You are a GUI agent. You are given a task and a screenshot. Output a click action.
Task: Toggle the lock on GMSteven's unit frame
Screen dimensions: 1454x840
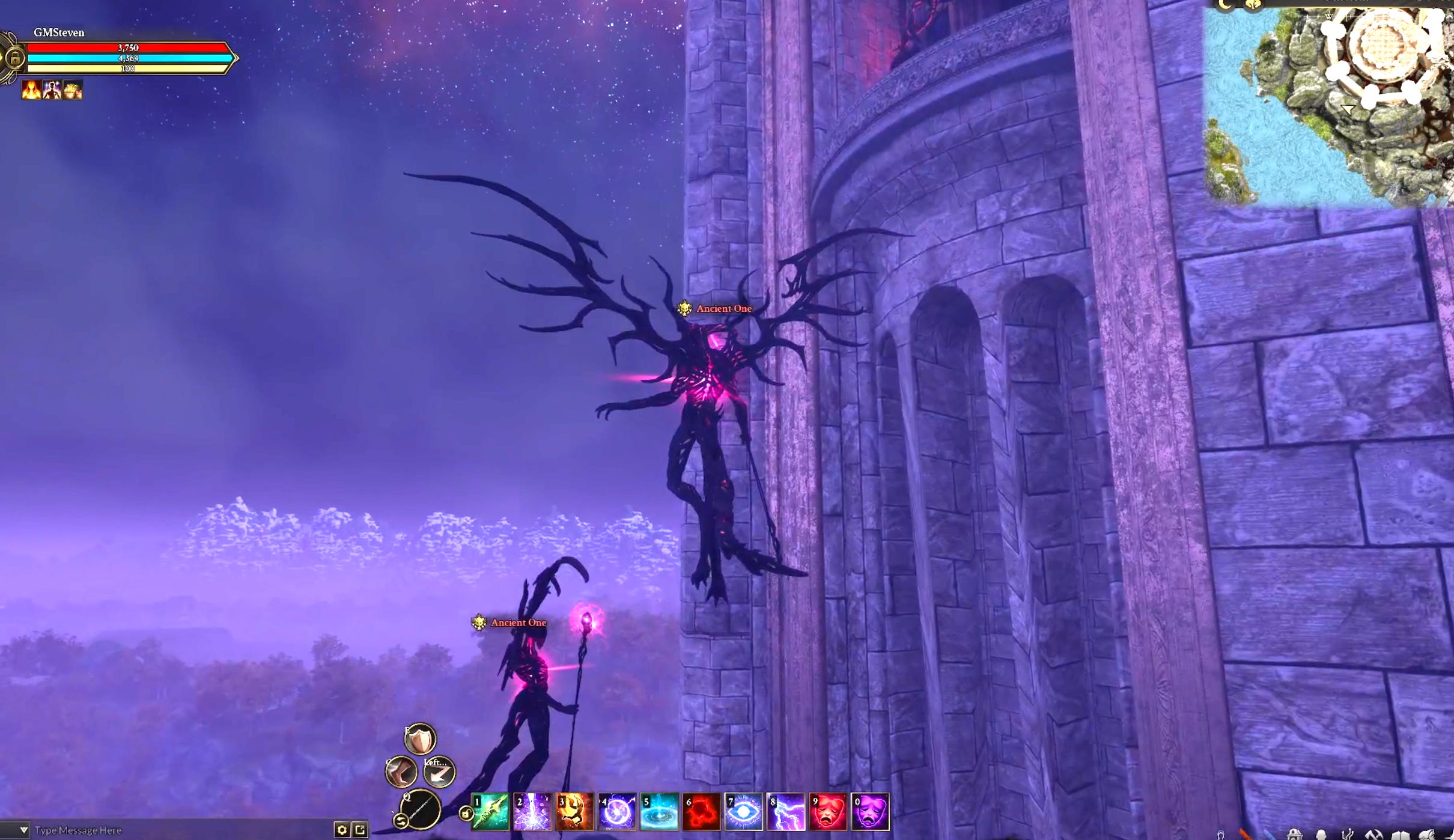16,58
